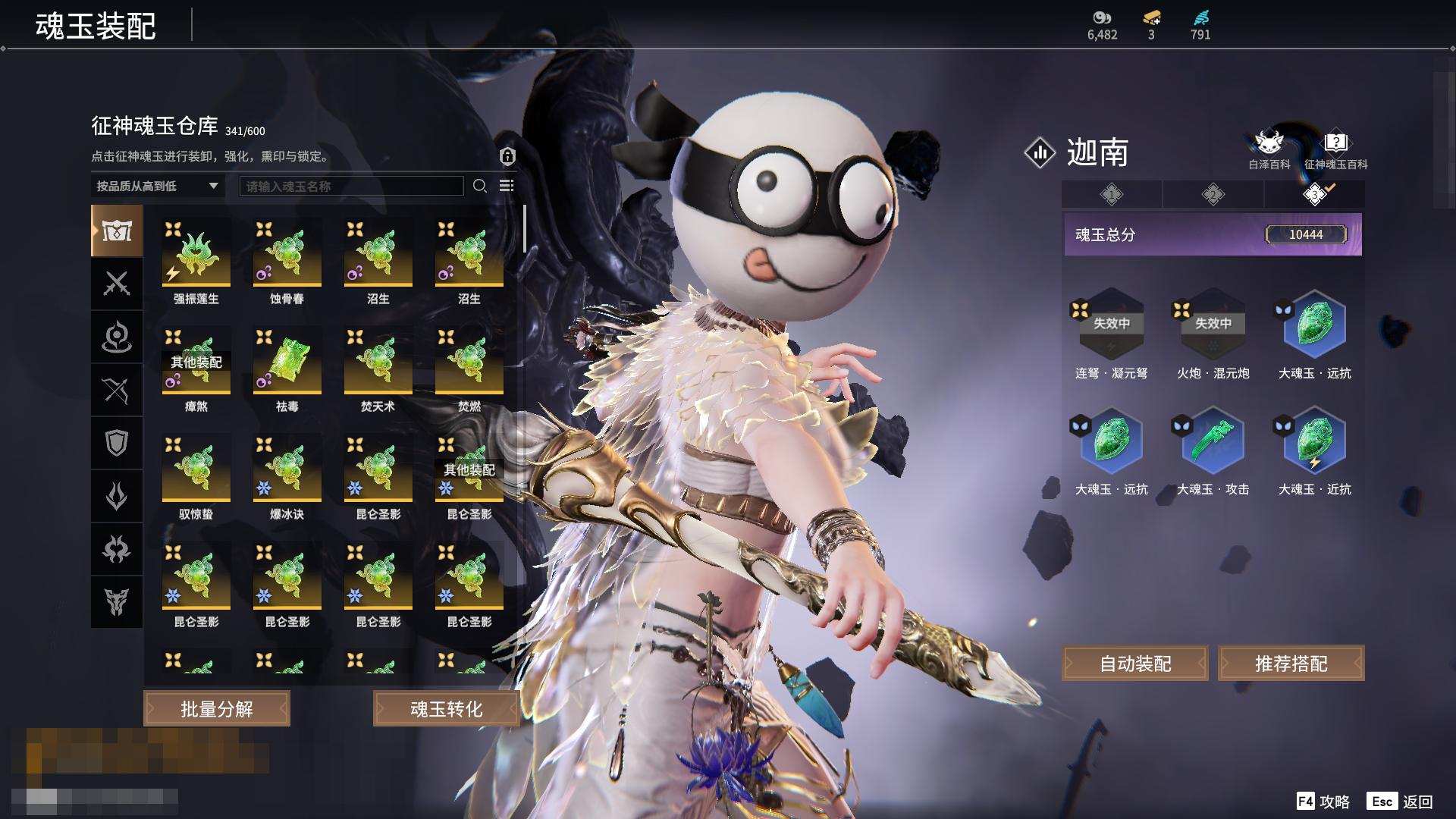
Task: Show recommended loadout 推荐搭配
Action: point(1291,664)
